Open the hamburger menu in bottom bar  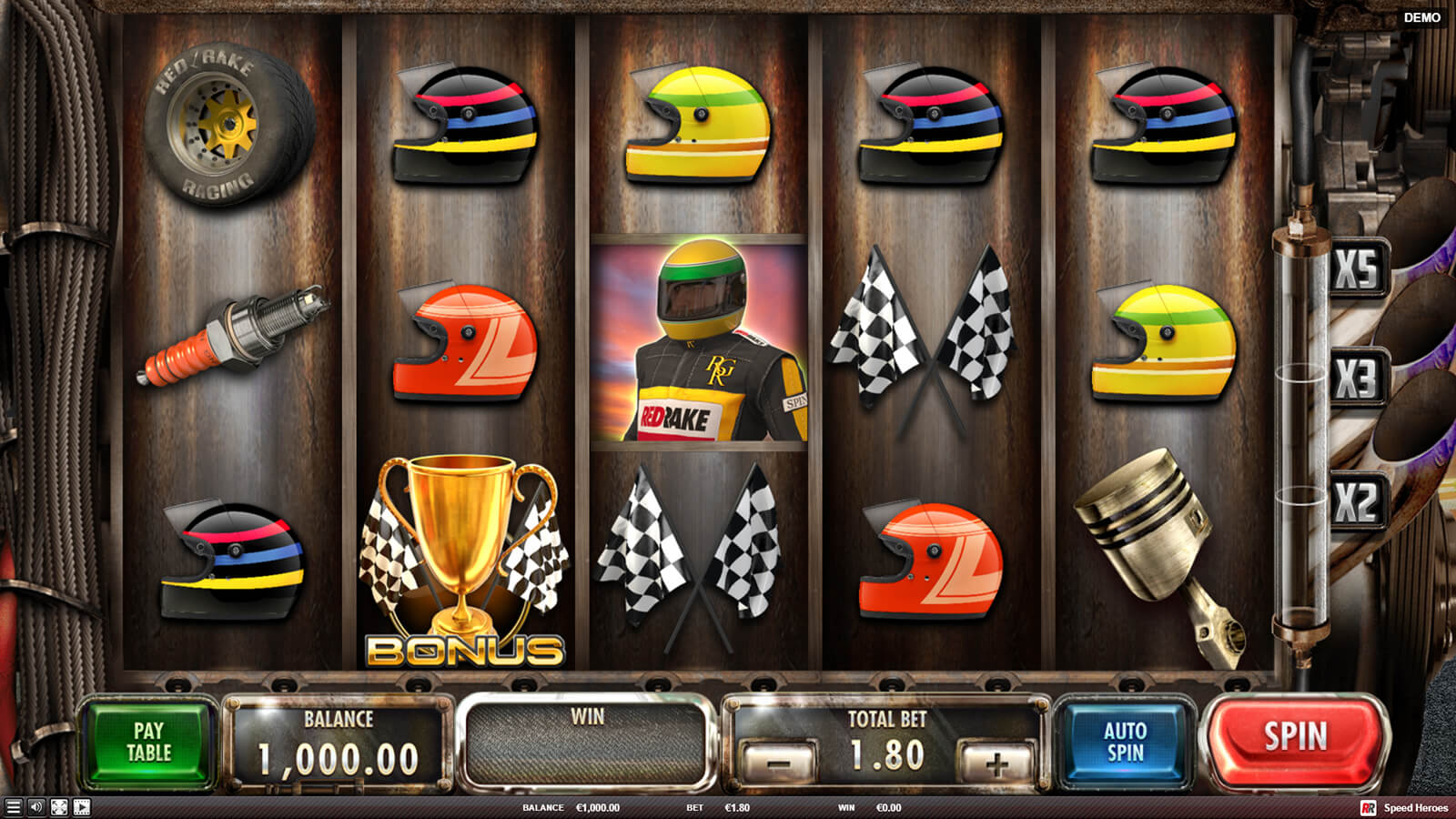[13, 807]
